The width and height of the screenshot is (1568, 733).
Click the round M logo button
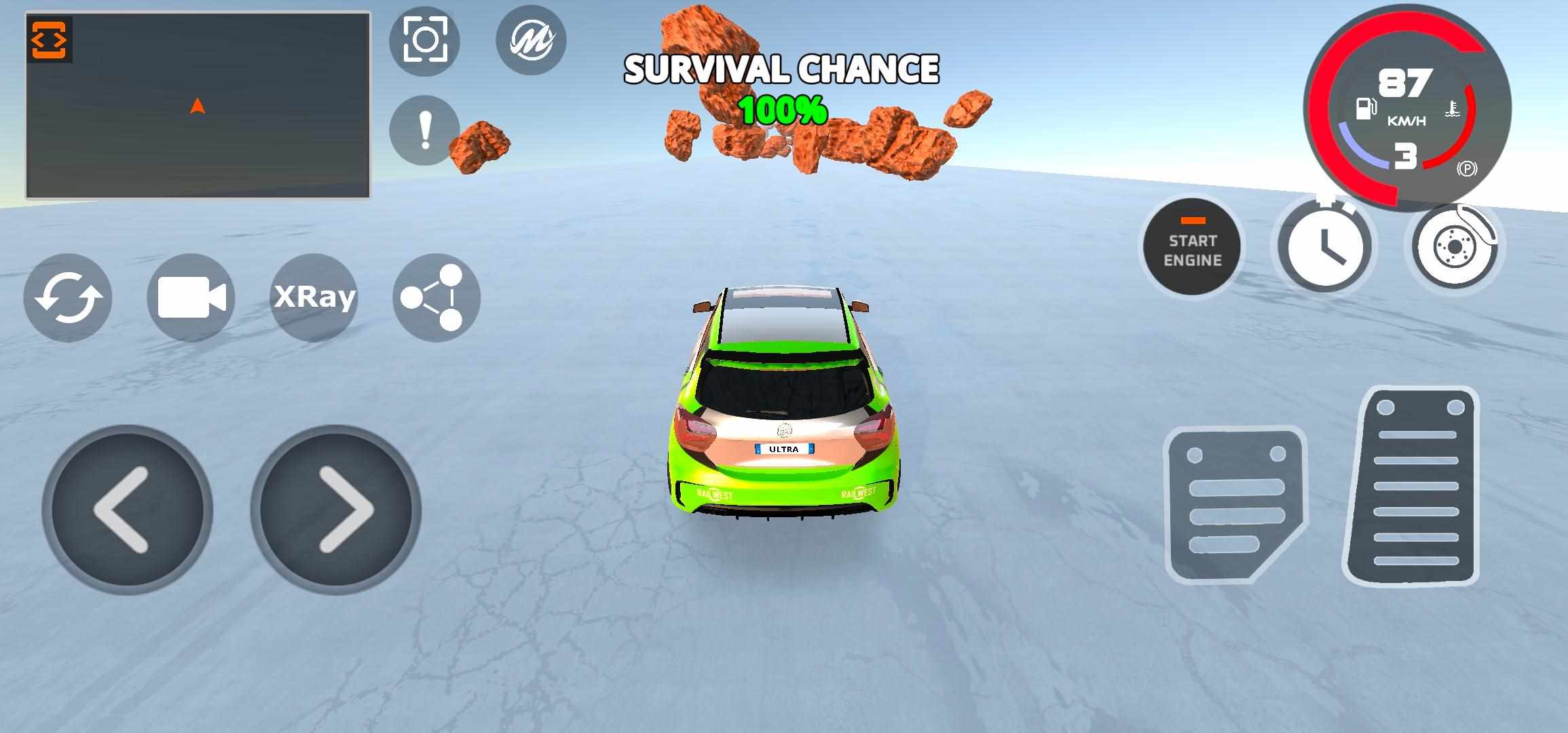(x=531, y=40)
